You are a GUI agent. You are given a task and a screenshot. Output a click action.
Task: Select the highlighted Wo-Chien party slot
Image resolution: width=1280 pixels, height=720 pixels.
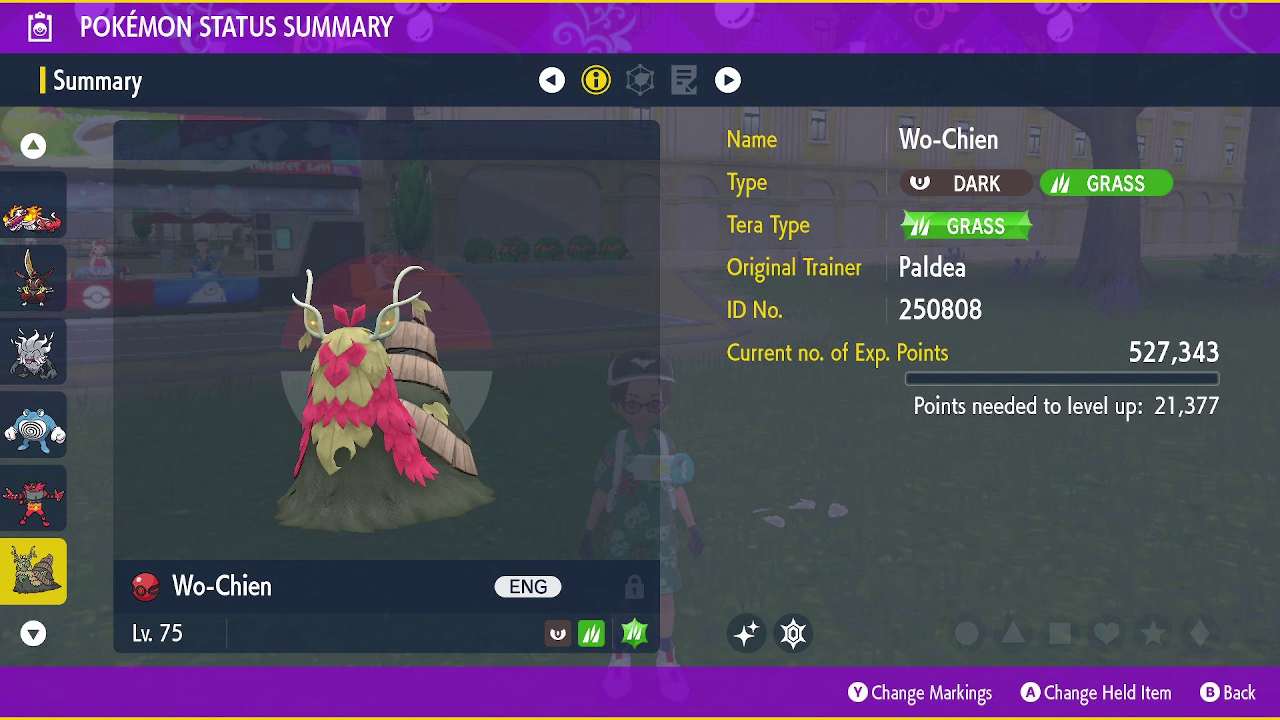point(33,572)
